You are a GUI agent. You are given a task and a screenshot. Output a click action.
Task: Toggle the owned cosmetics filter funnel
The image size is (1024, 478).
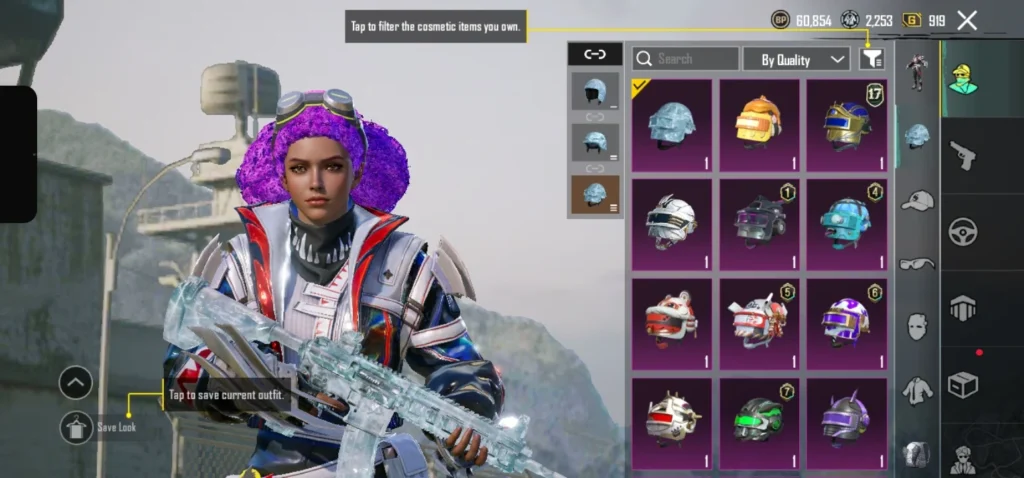click(x=872, y=59)
